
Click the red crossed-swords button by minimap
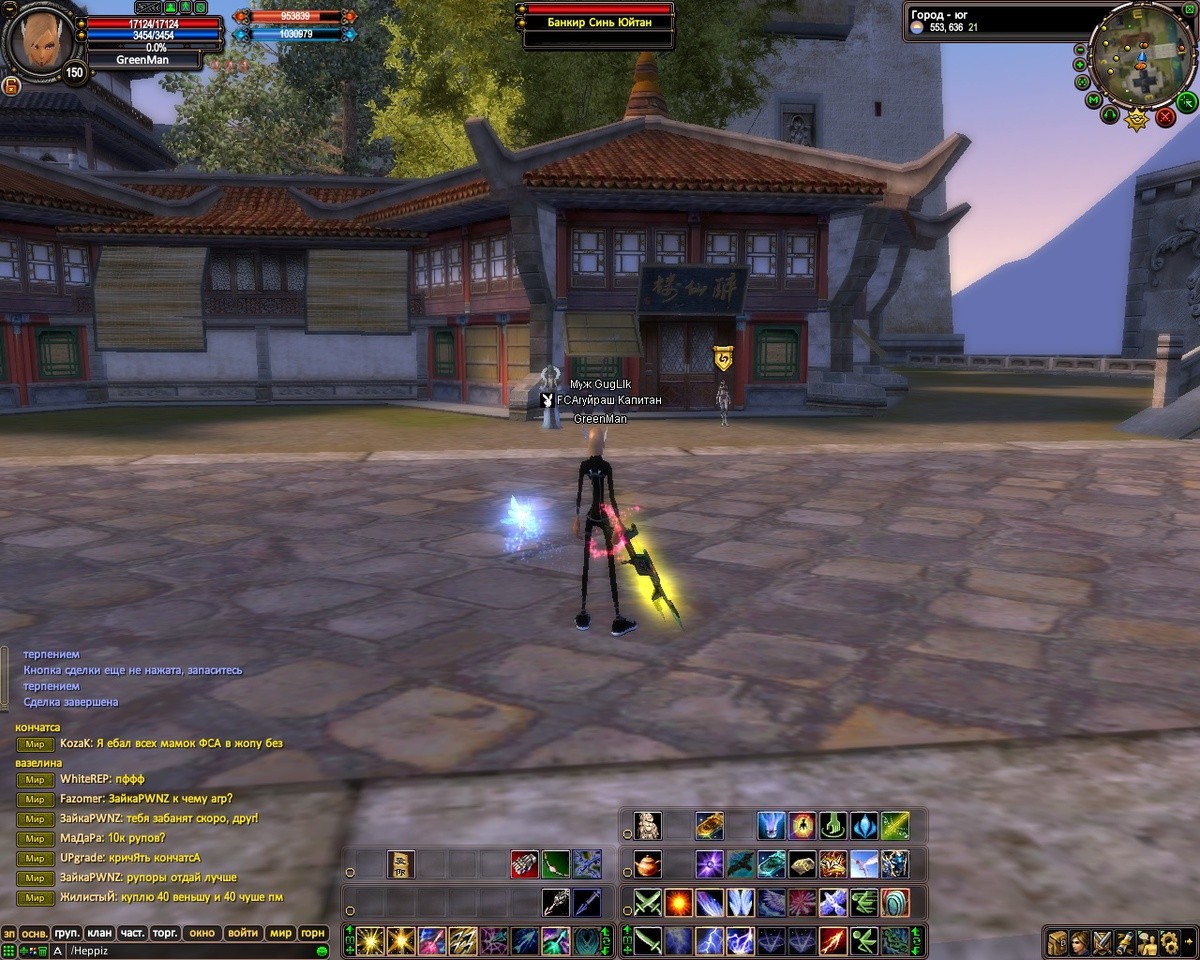pyautogui.click(x=1165, y=117)
